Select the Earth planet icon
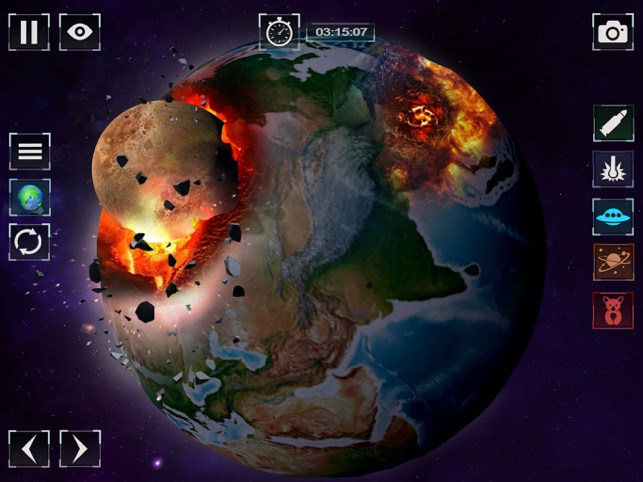This screenshot has height=482, width=643. [x=30, y=197]
